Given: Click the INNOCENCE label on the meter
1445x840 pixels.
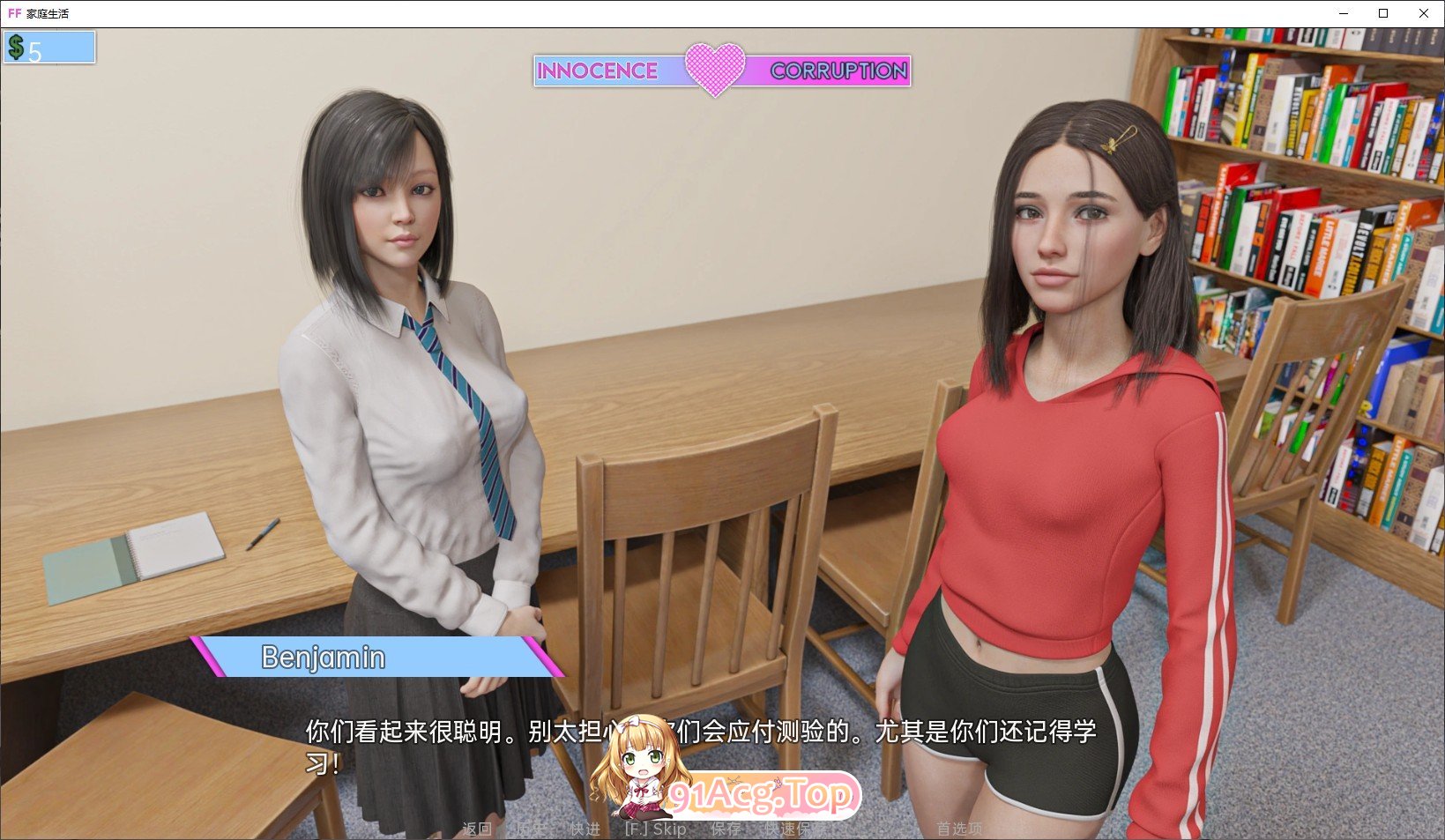Looking at the screenshot, I should pyautogui.click(x=597, y=71).
